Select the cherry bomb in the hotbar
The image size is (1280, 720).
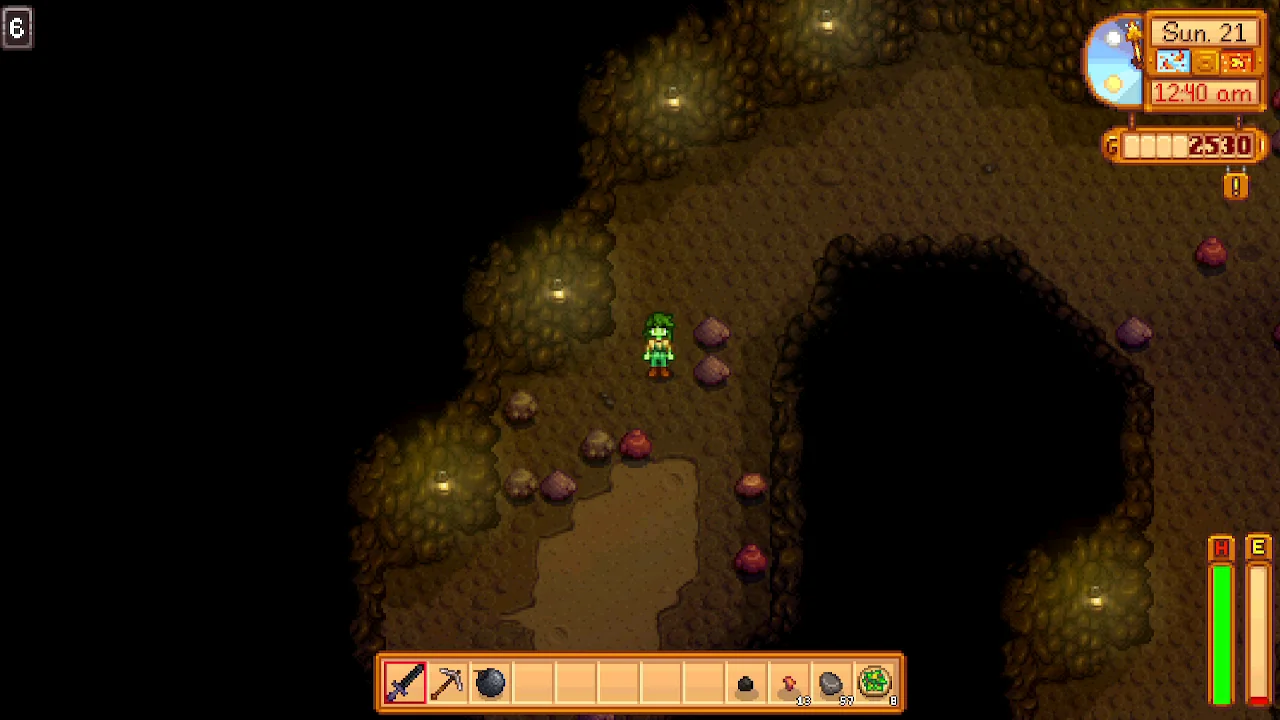click(x=489, y=683)
